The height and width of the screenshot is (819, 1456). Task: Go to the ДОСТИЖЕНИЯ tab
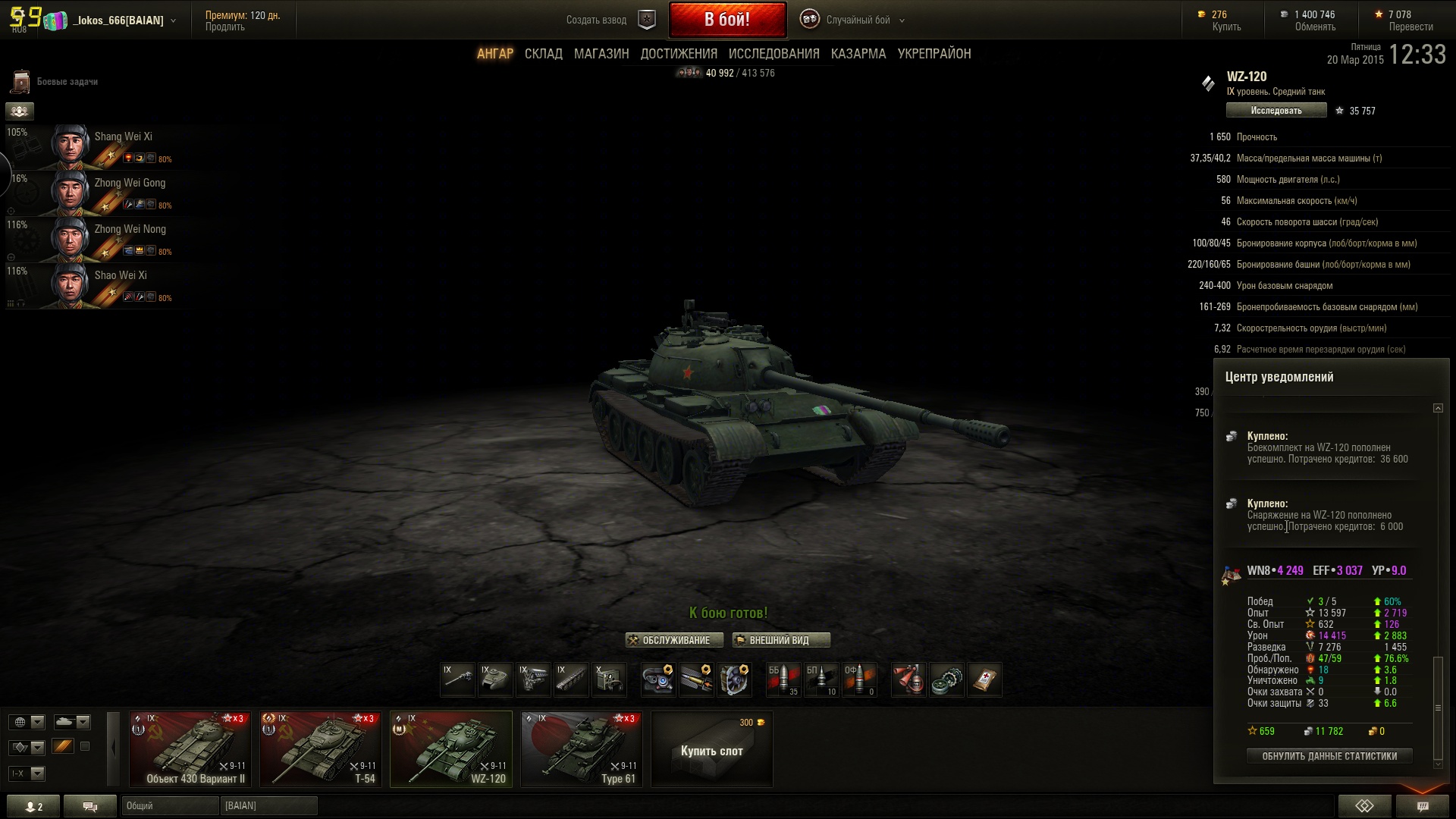pyautogui.click(x=679, y=54)
